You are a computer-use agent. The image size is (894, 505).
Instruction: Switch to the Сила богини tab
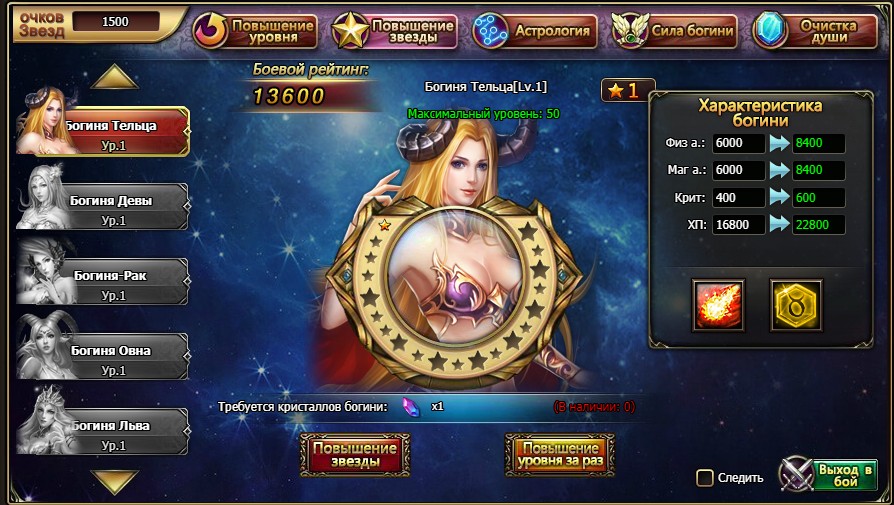tap(674, 30)
